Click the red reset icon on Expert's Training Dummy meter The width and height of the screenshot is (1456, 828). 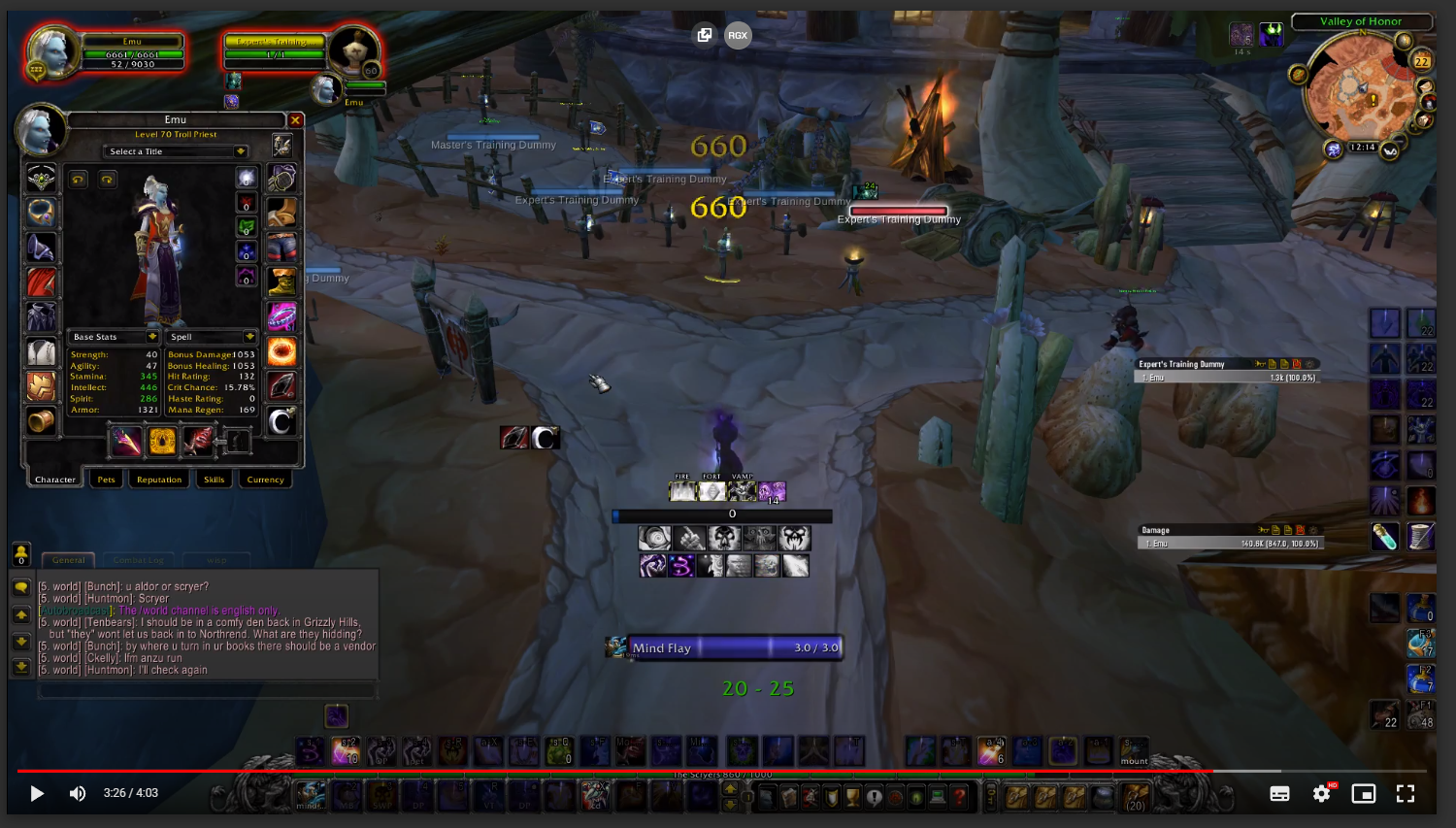1298,363
